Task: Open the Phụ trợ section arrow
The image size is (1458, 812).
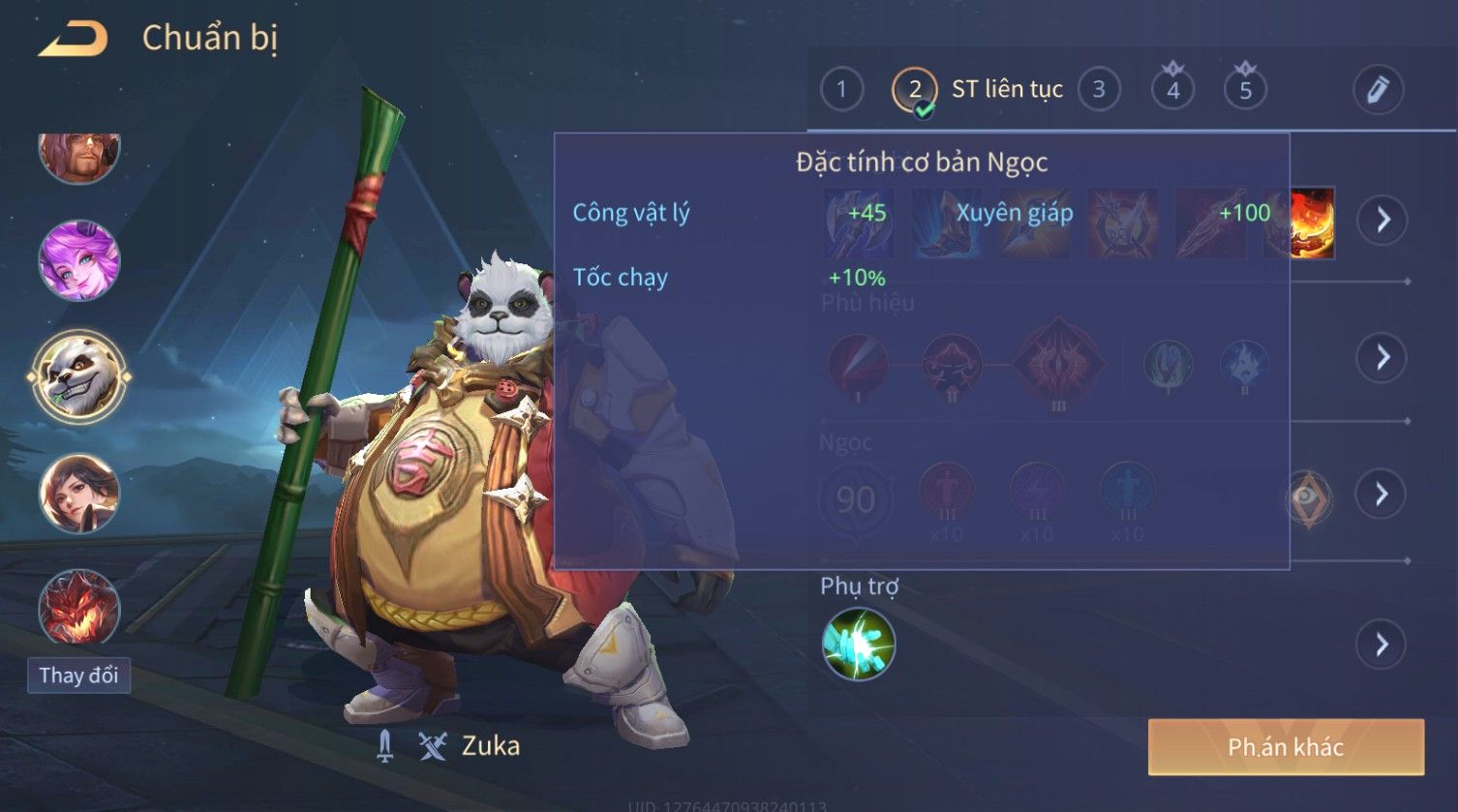Action: coord(1382,644)
